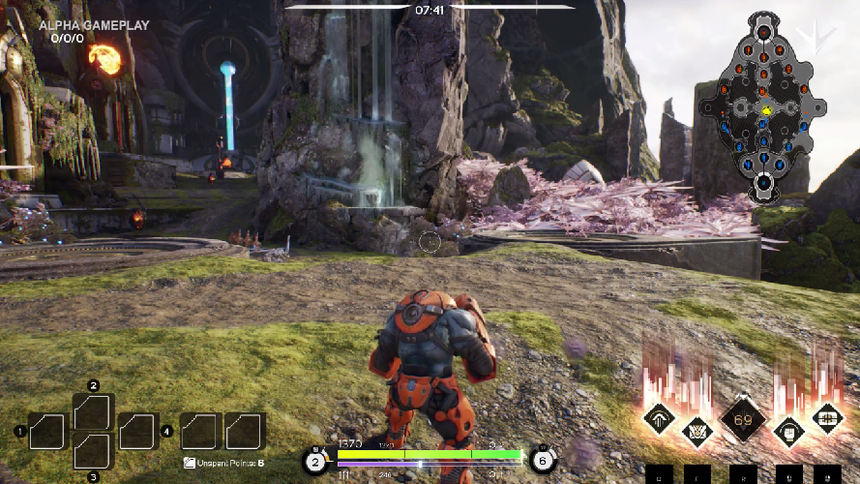860x484 pixels.
Task: Trigger the grid-pattern ability icon
Action: [827, 418]
